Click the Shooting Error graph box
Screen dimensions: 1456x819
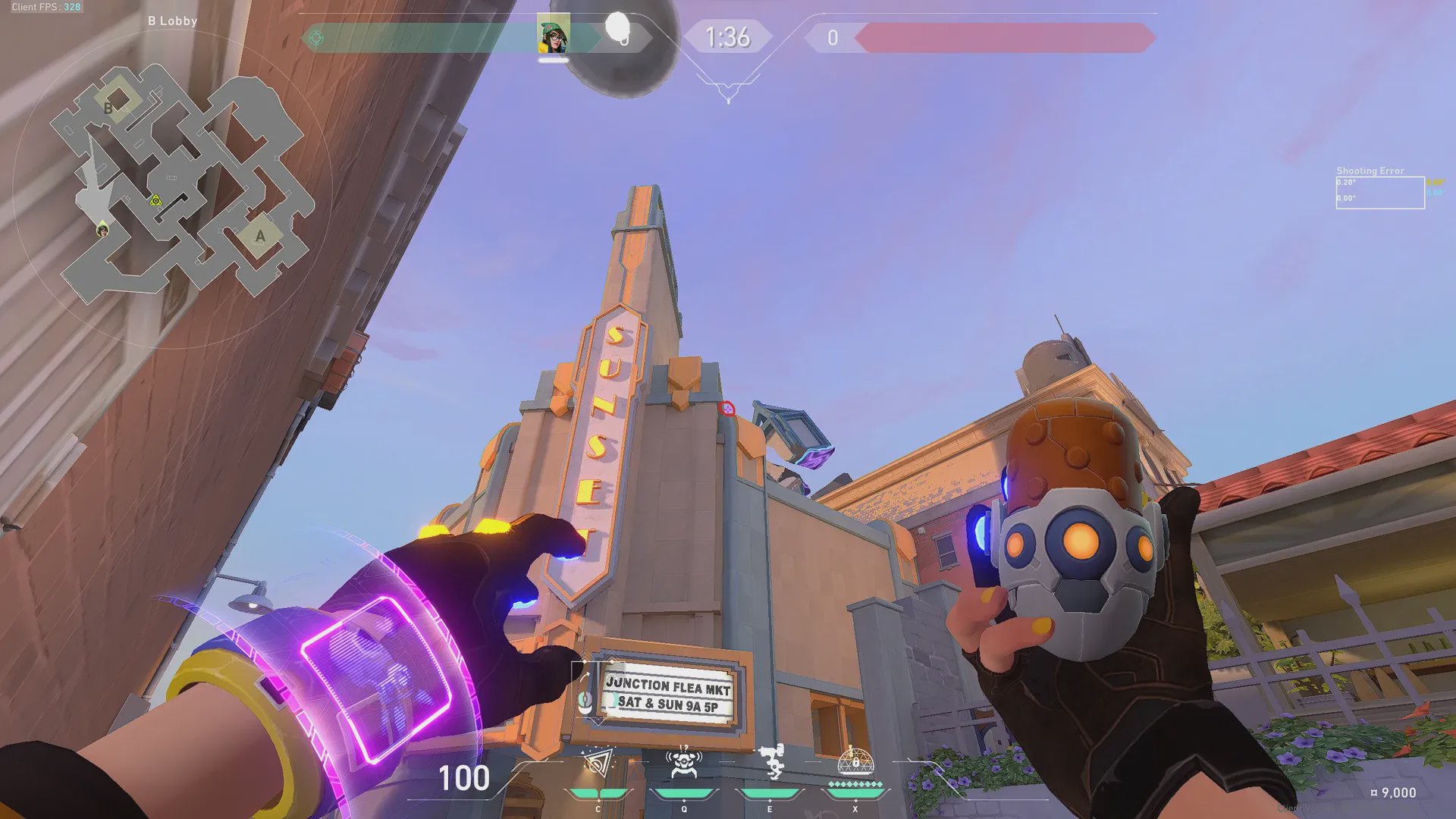pyautogui.click(x=1379, y=192)
